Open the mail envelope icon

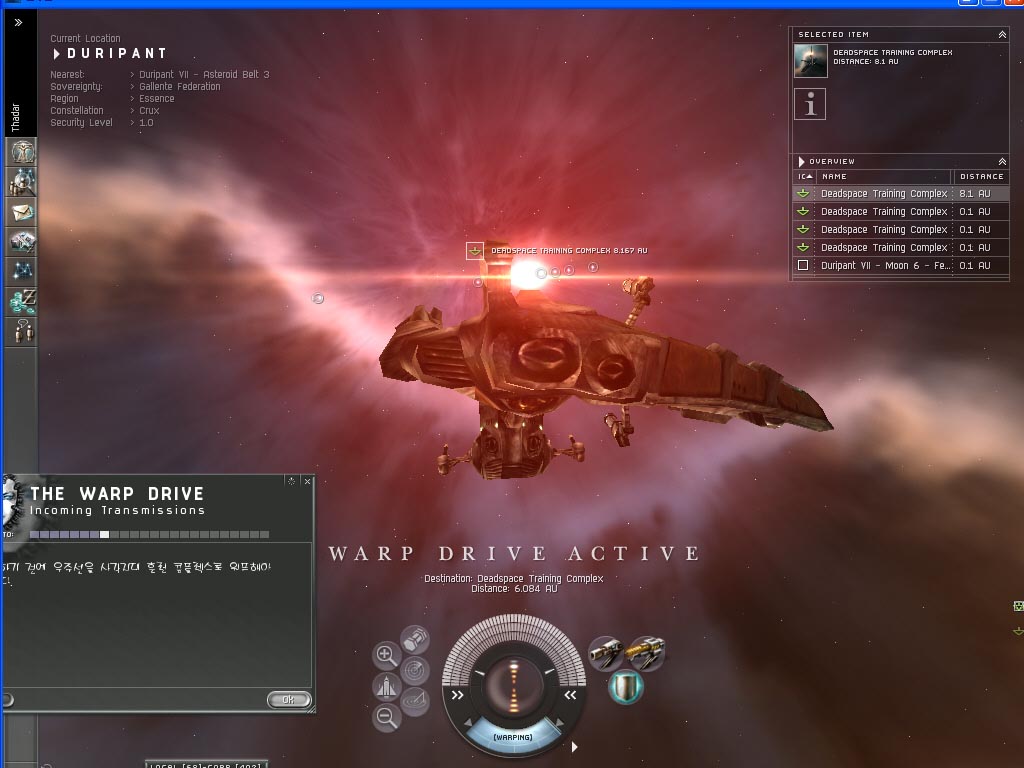click(22, 212)
